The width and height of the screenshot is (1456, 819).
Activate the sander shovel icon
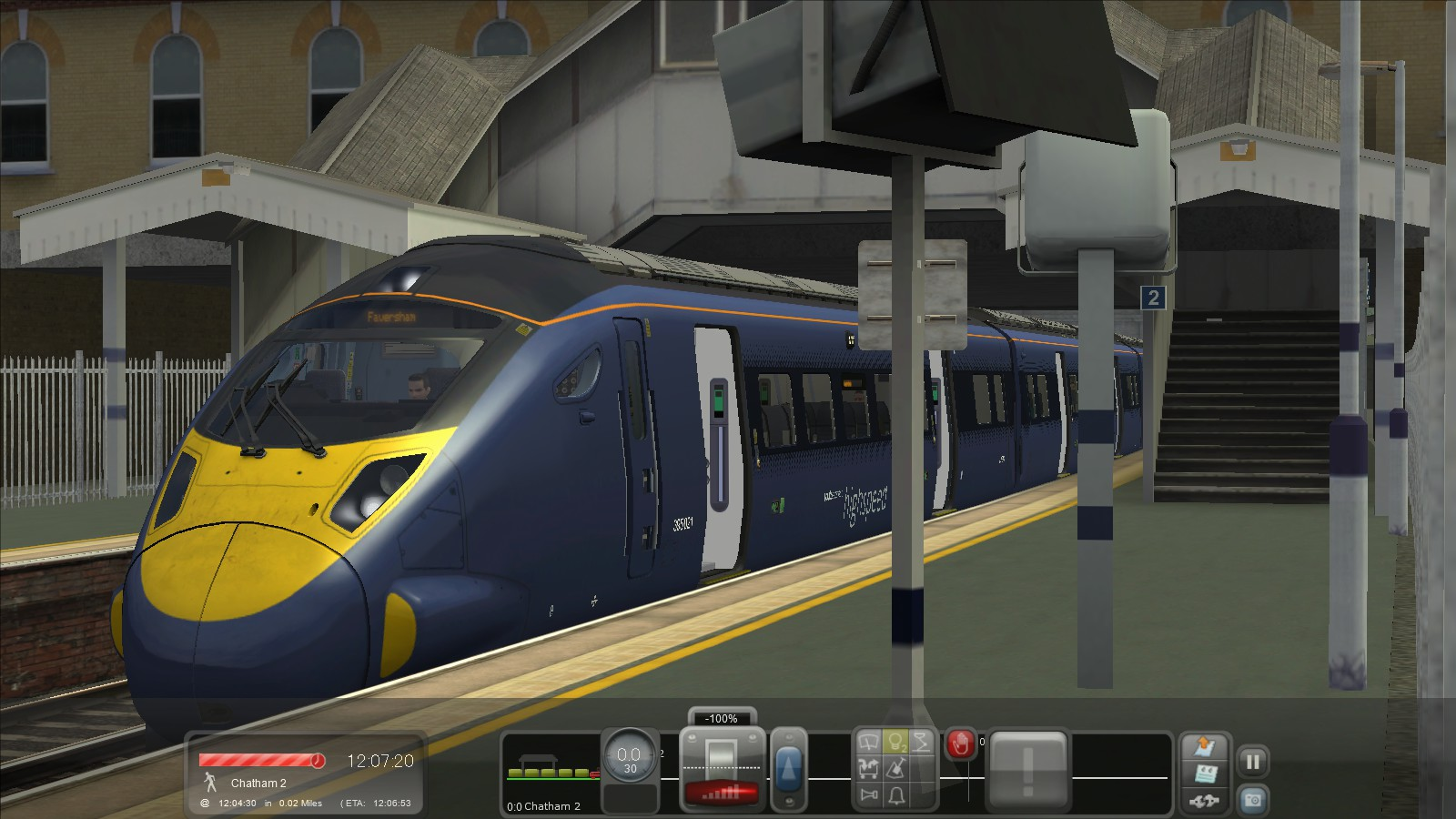pos(896,770)
